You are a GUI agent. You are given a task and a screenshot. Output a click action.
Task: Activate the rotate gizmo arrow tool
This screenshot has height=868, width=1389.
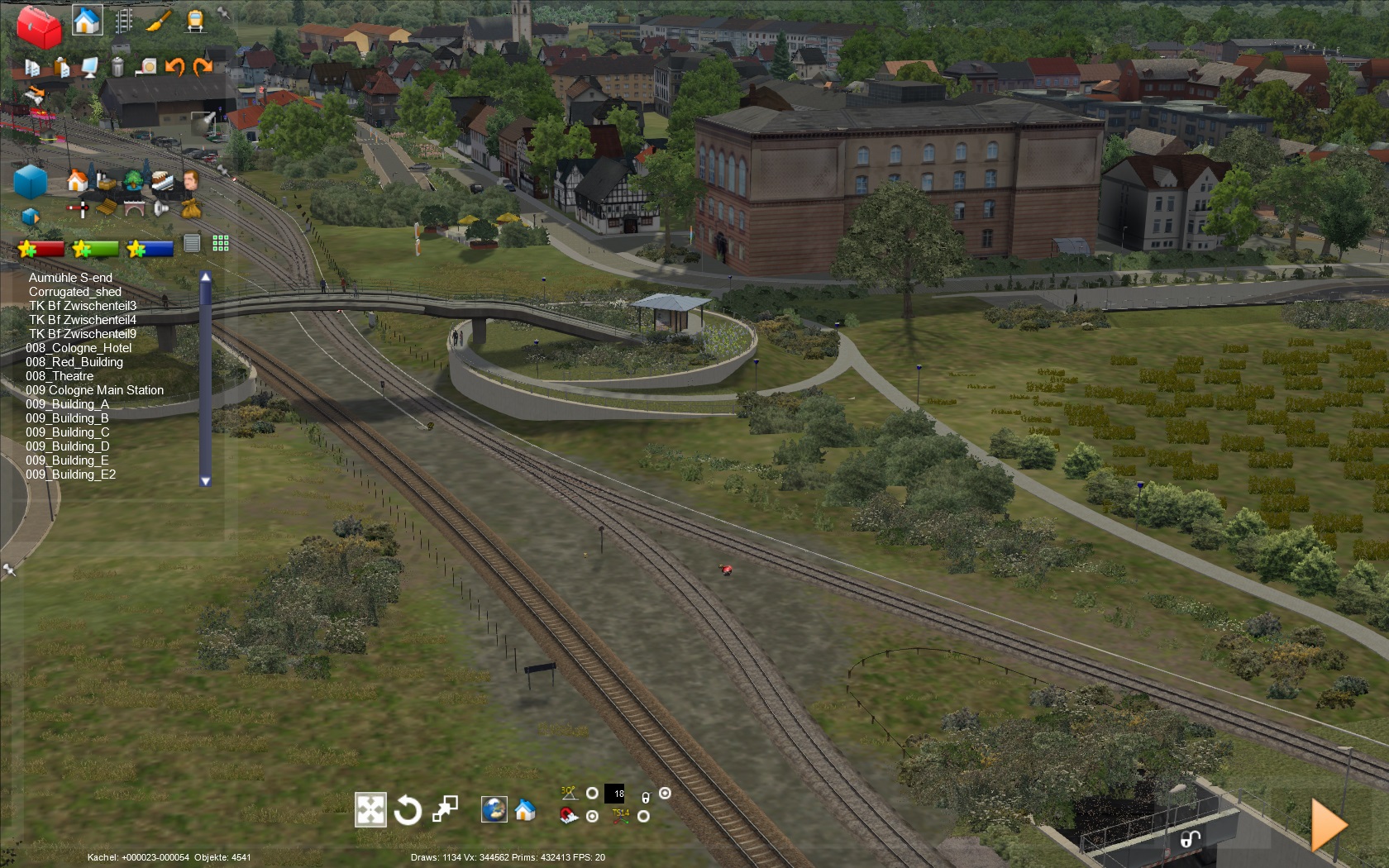pyautogui.click(x=408, y=810)
